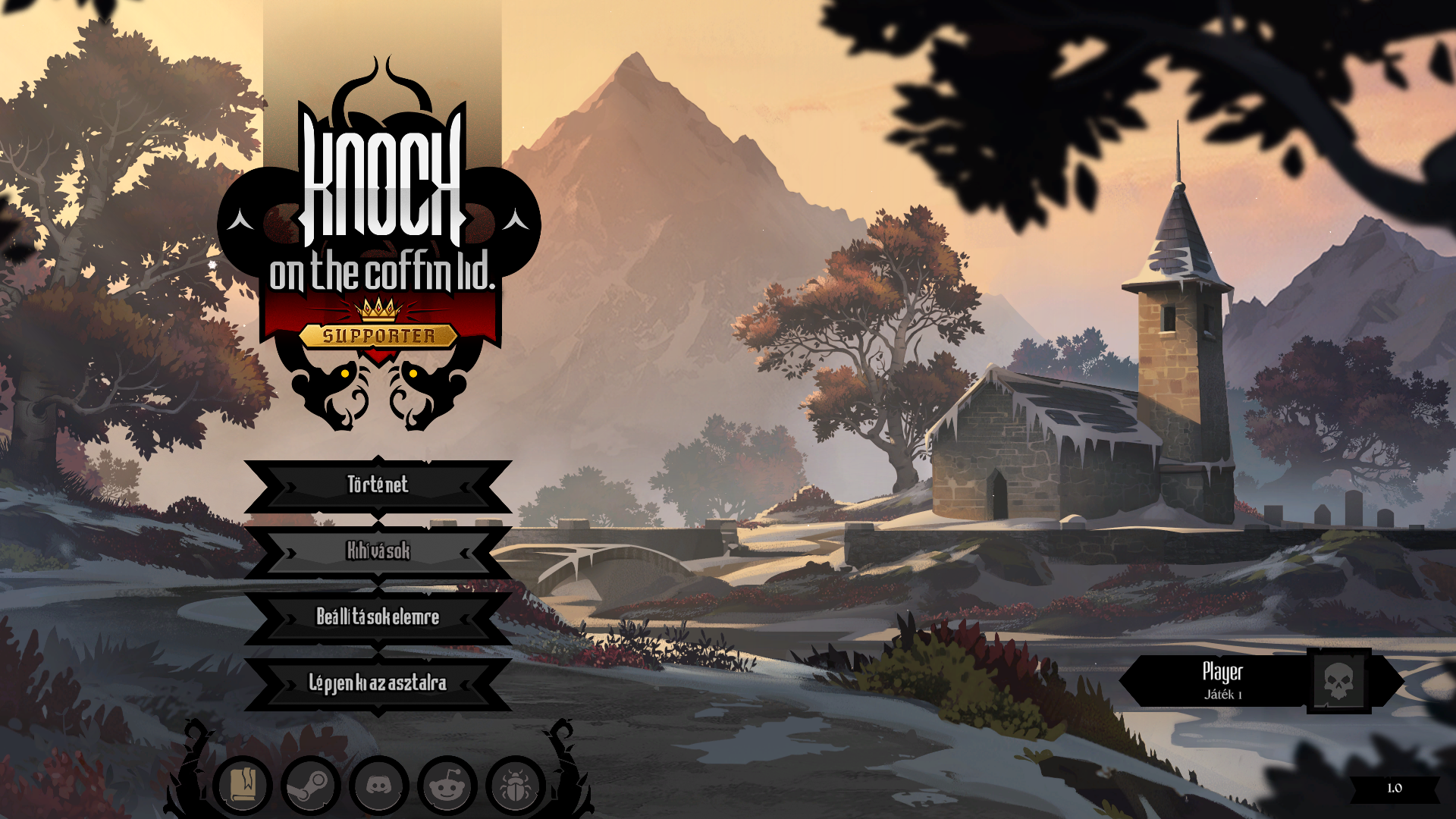Screen dimensions: 1456x819
Task: Open the book journal icon
Action: [243, 786]
